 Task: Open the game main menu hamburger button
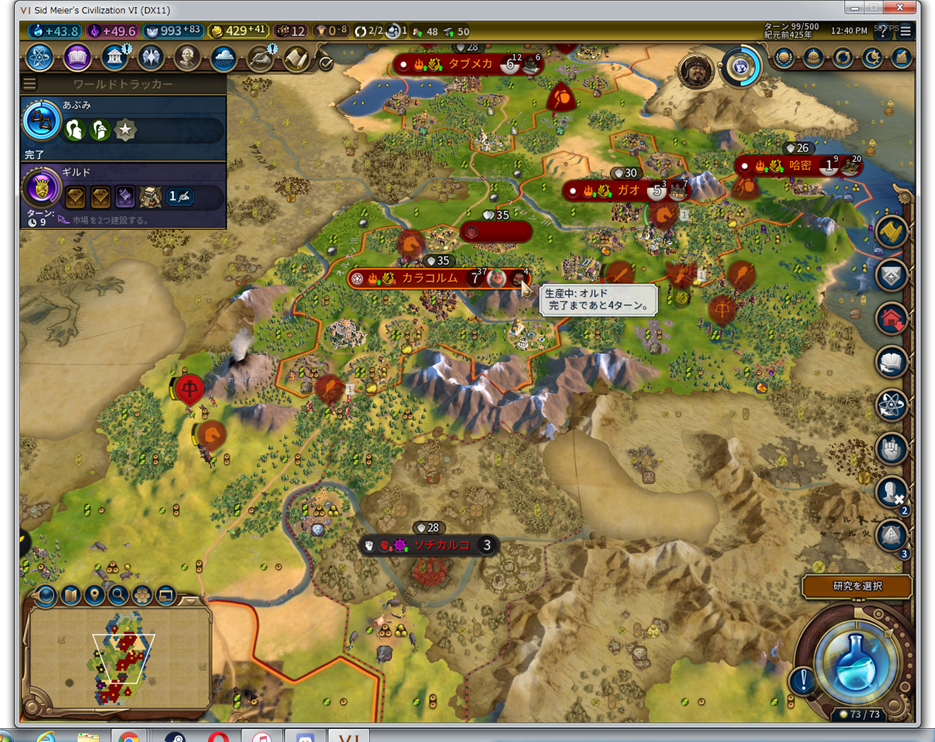point(905,31)
